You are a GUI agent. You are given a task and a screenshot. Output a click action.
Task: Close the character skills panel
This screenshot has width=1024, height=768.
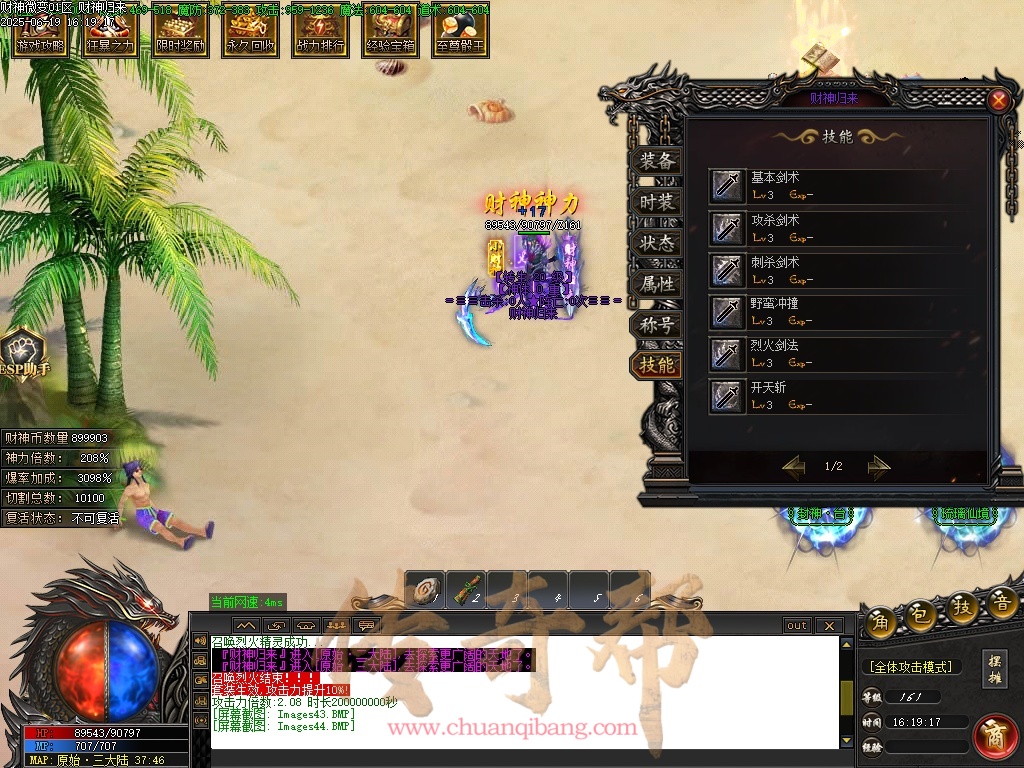pyautogui.click(x=998, y=100)
